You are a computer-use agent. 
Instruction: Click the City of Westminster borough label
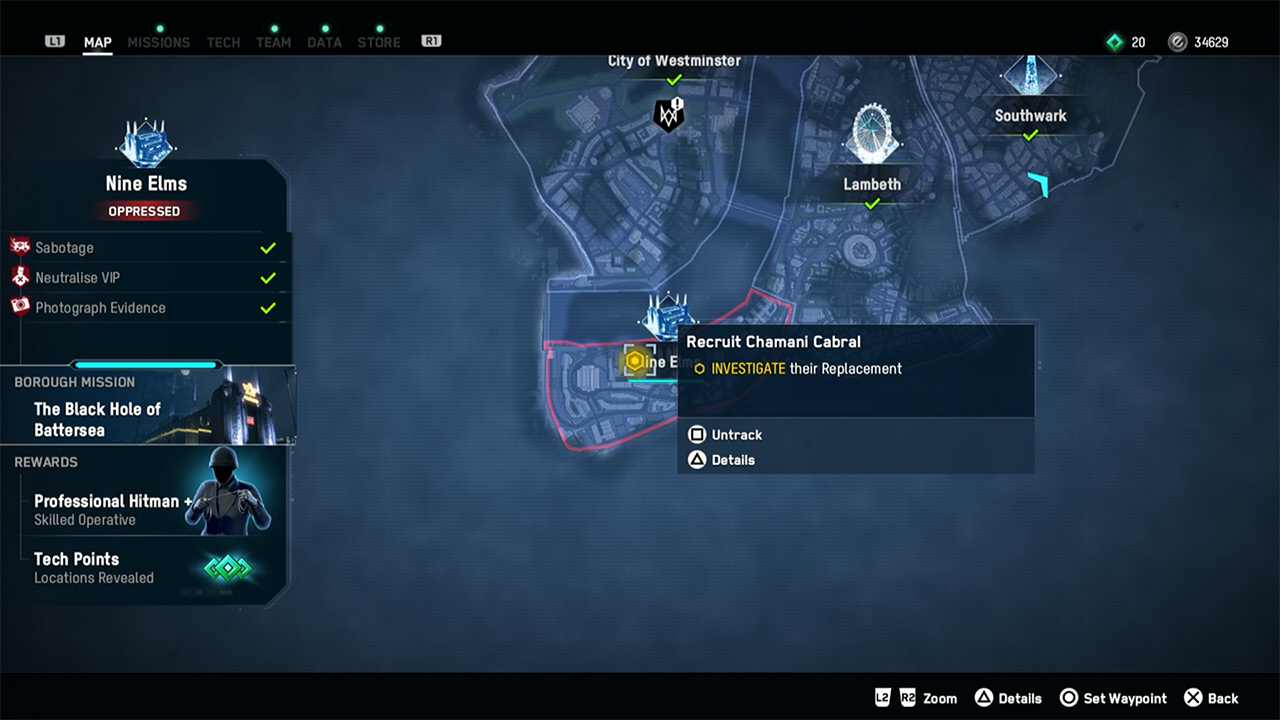(x=674, y=61)
